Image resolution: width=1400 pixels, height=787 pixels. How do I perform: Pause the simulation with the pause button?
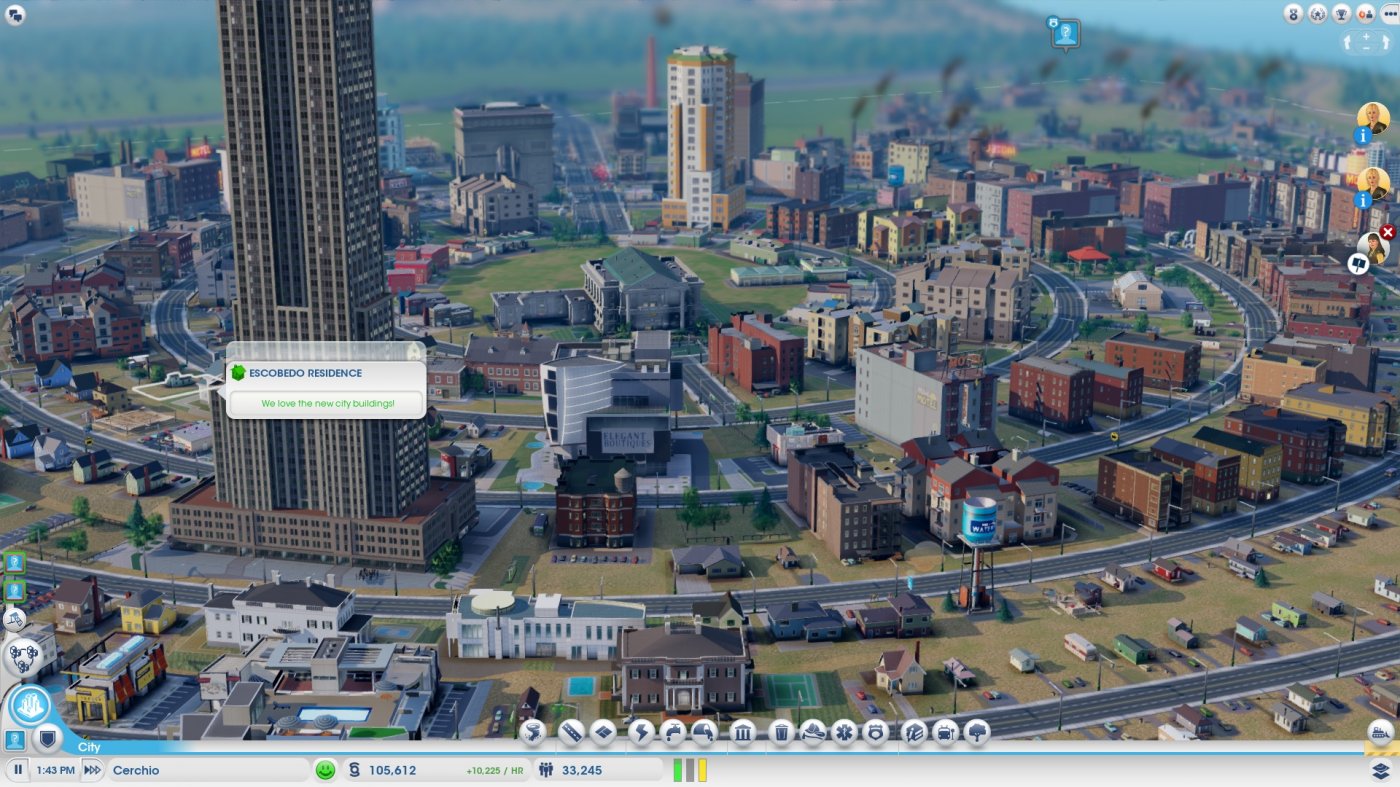click(x=18, y=770)
